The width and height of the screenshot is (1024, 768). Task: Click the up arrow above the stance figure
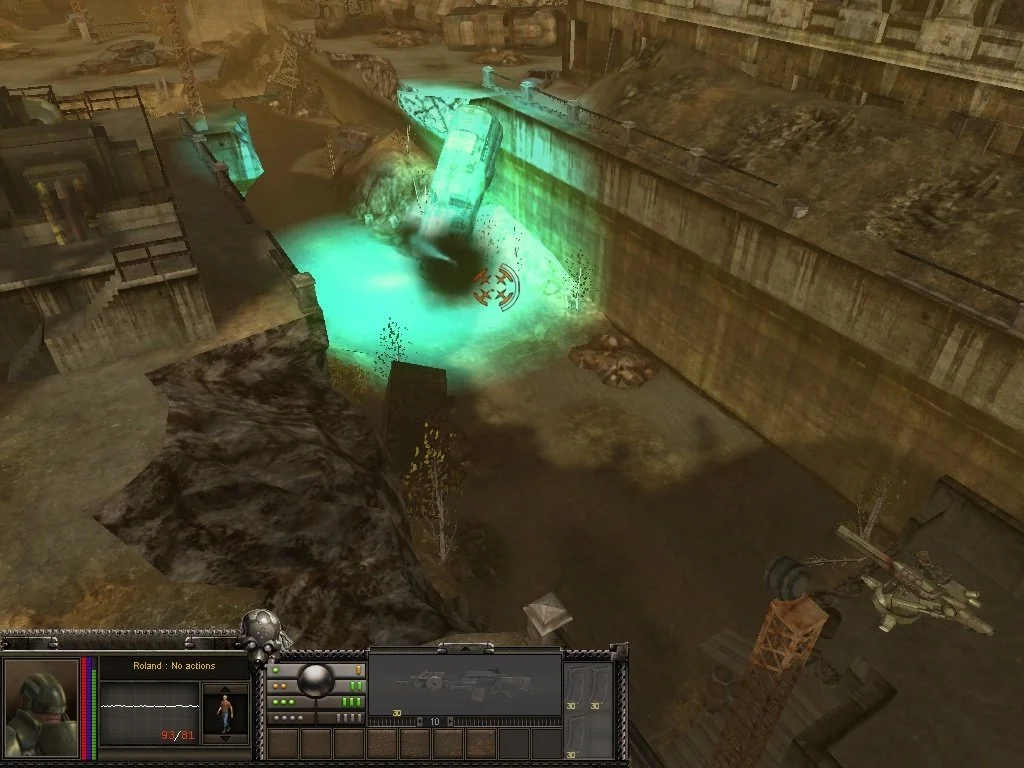225,690
